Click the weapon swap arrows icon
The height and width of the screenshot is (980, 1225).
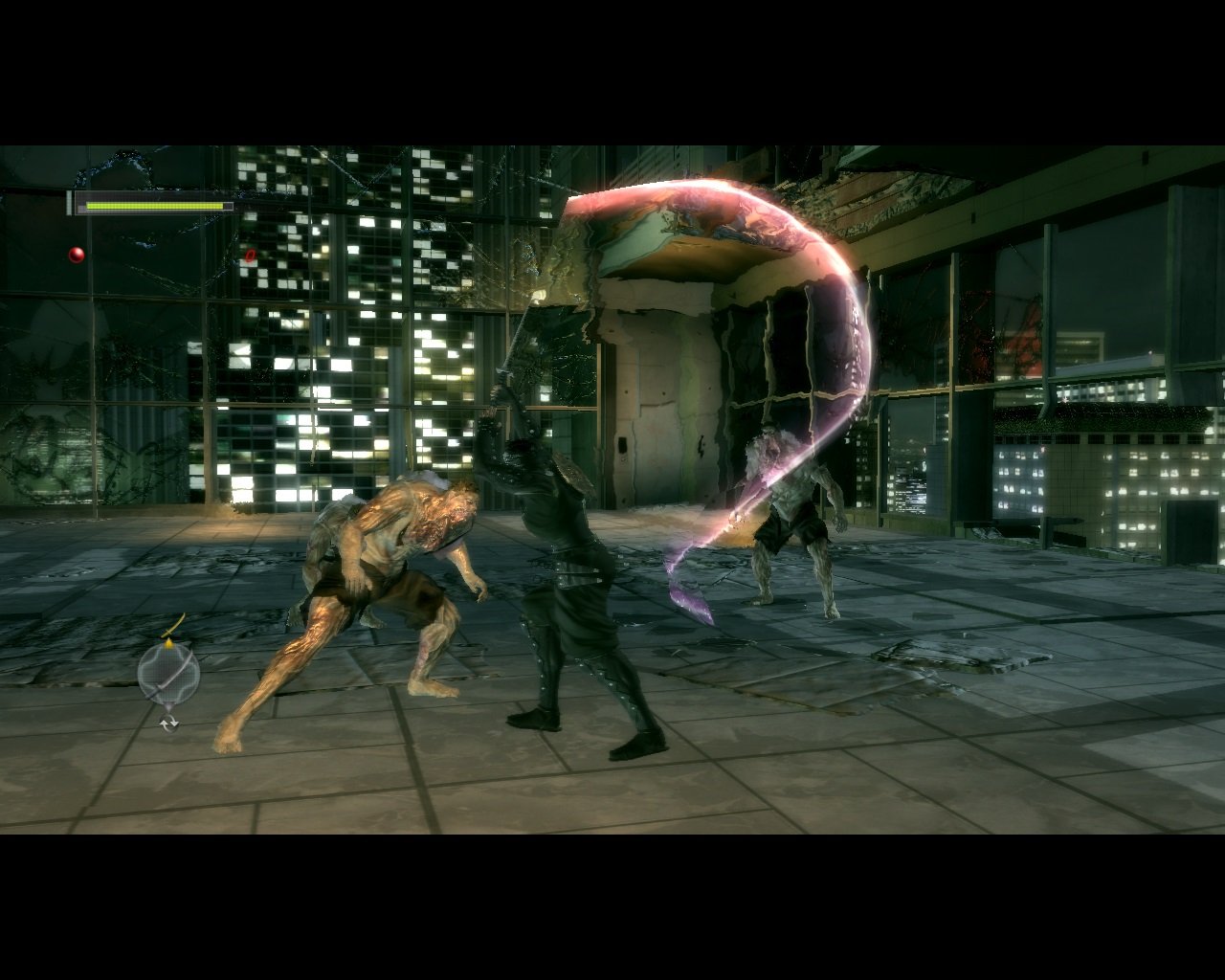click(x=168, y=724)
